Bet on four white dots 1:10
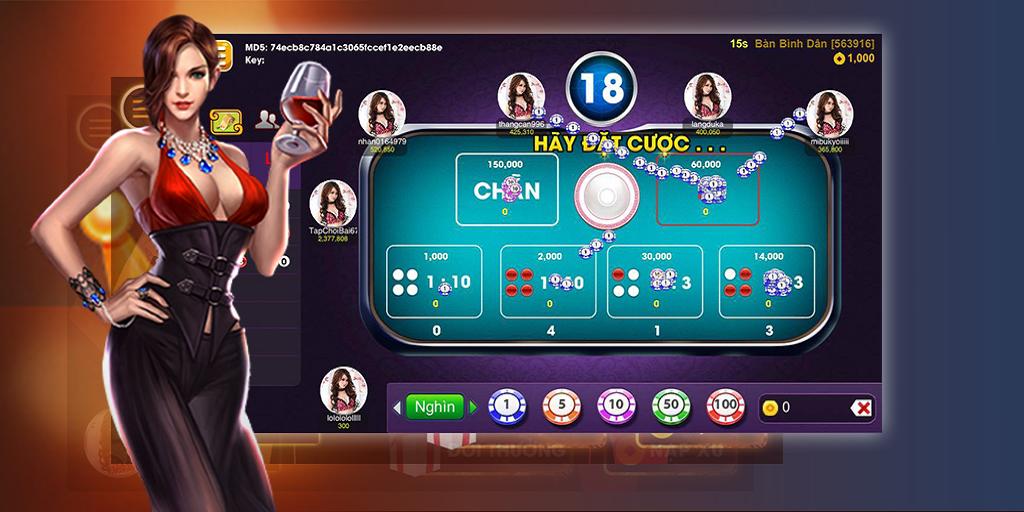Image resolution: width=1024 pixels, height=512 pixels. (x=434, y=282)
